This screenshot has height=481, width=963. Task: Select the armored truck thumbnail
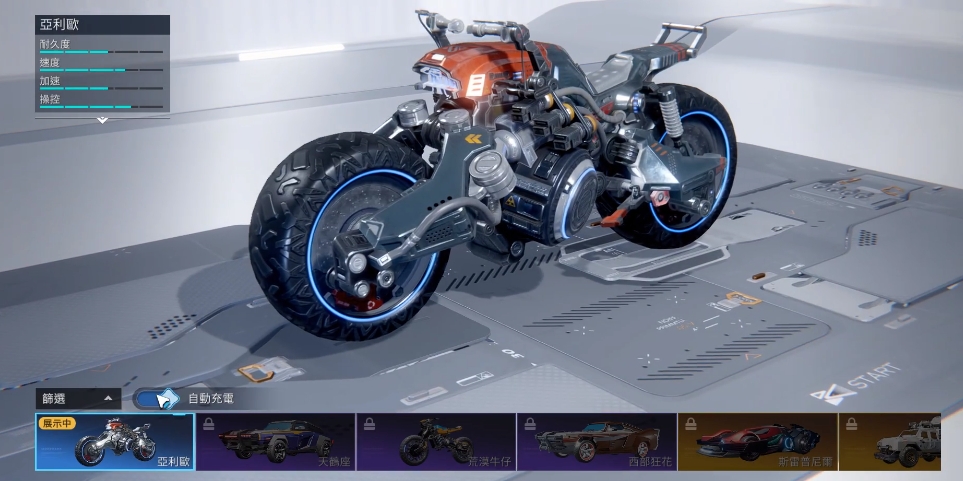click(x=900, y=442)
